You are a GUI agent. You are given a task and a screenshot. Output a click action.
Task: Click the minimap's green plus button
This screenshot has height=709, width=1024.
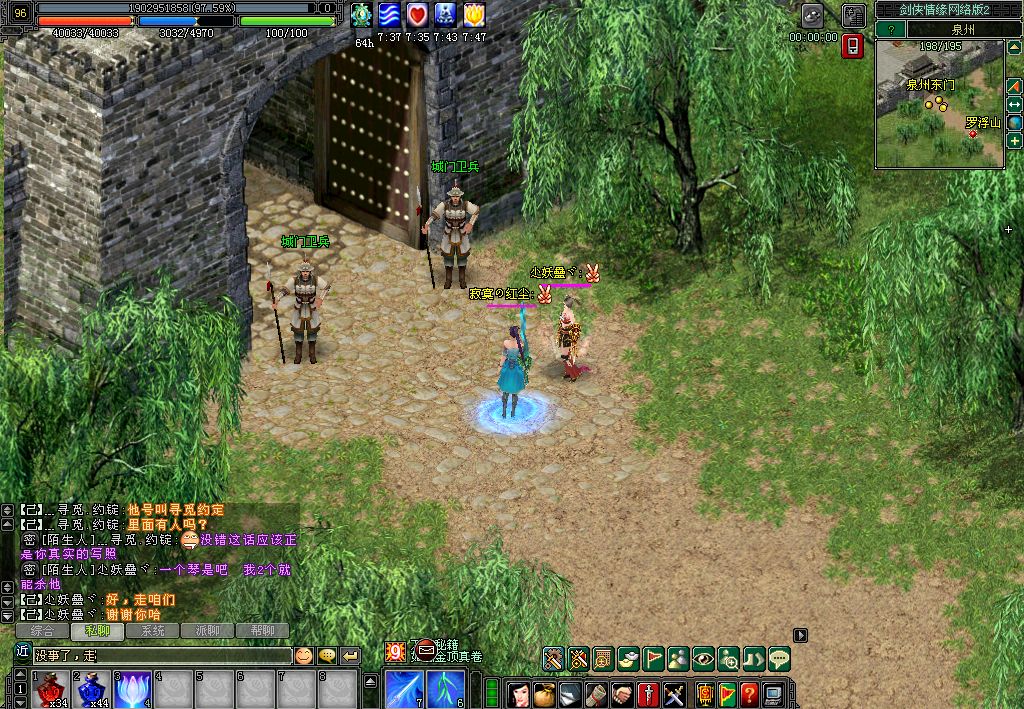pos(1014,141)
